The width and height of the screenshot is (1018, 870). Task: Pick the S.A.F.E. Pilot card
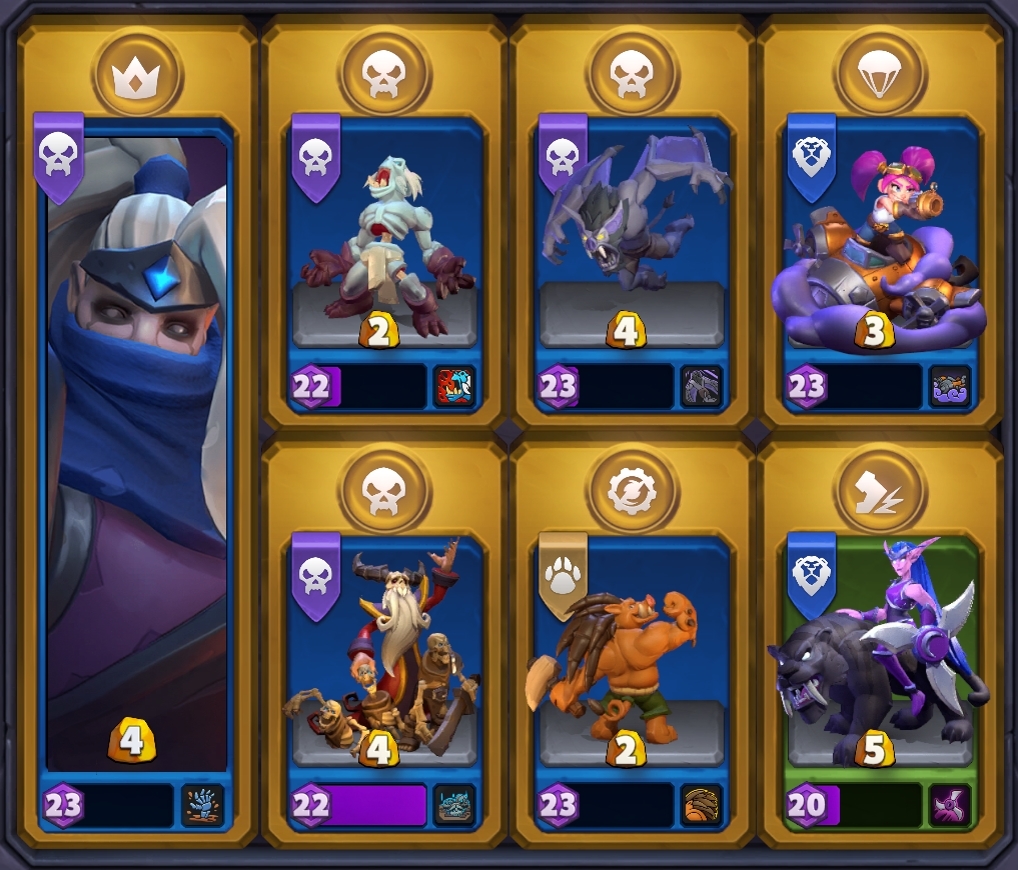[880, 250]
